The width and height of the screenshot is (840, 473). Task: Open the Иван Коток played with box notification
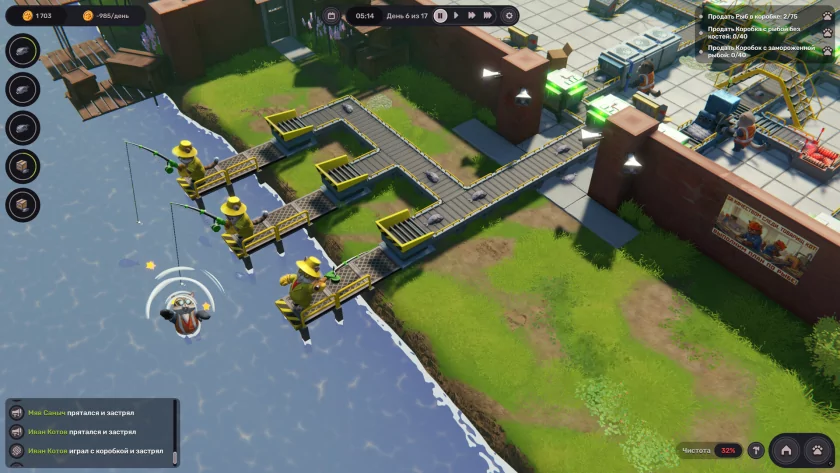(95, 451)
